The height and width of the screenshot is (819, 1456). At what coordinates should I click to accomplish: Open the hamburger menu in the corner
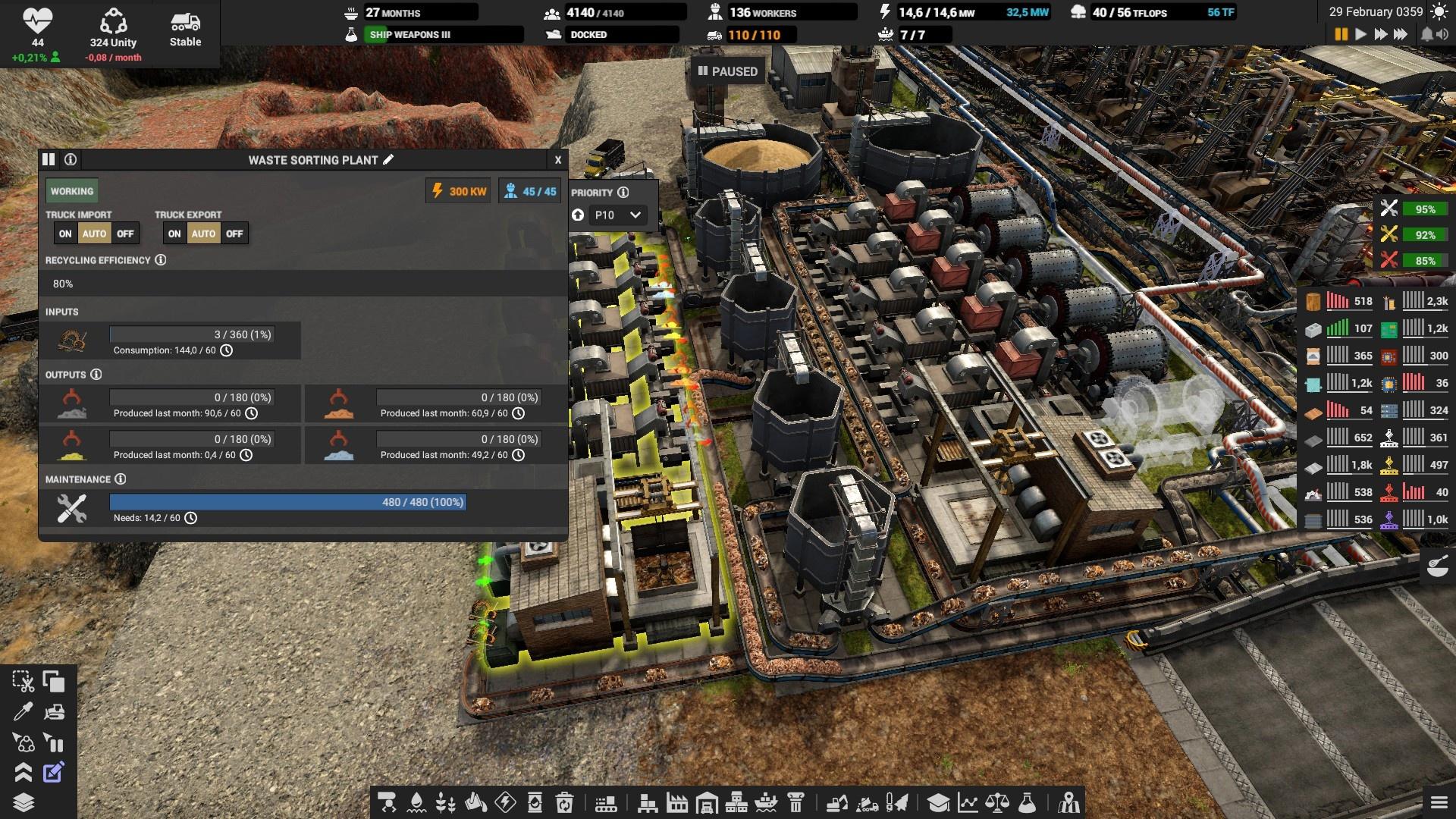[1439, 802]
